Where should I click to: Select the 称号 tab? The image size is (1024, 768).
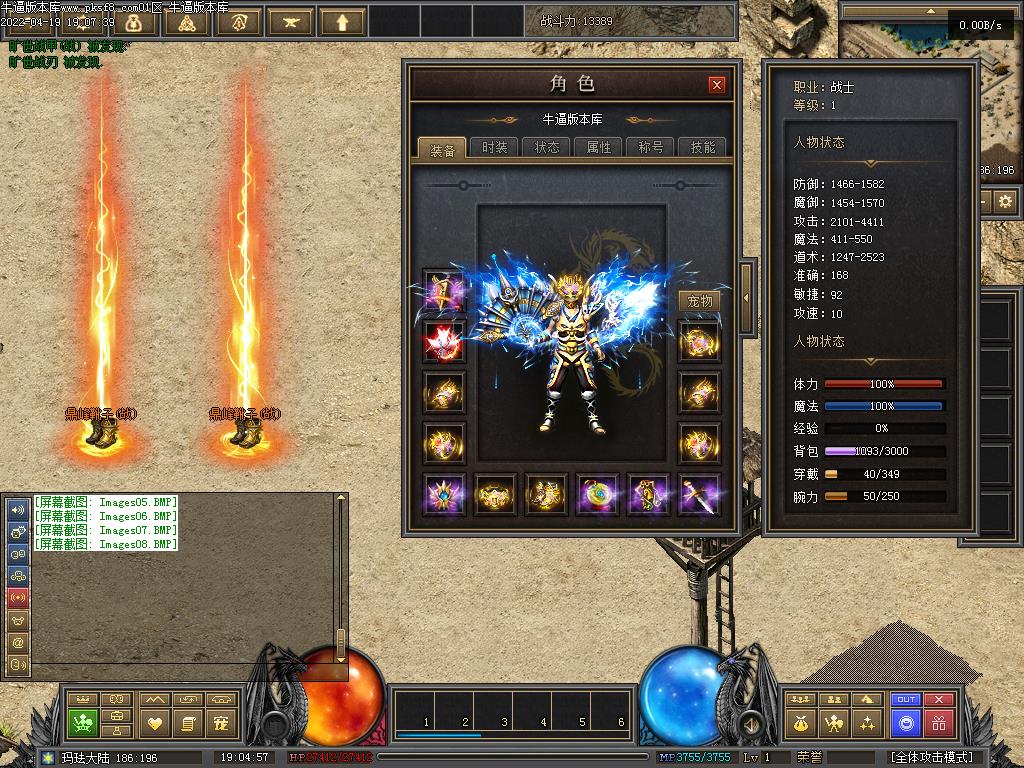pyautogui.click(x=651, y=147)
